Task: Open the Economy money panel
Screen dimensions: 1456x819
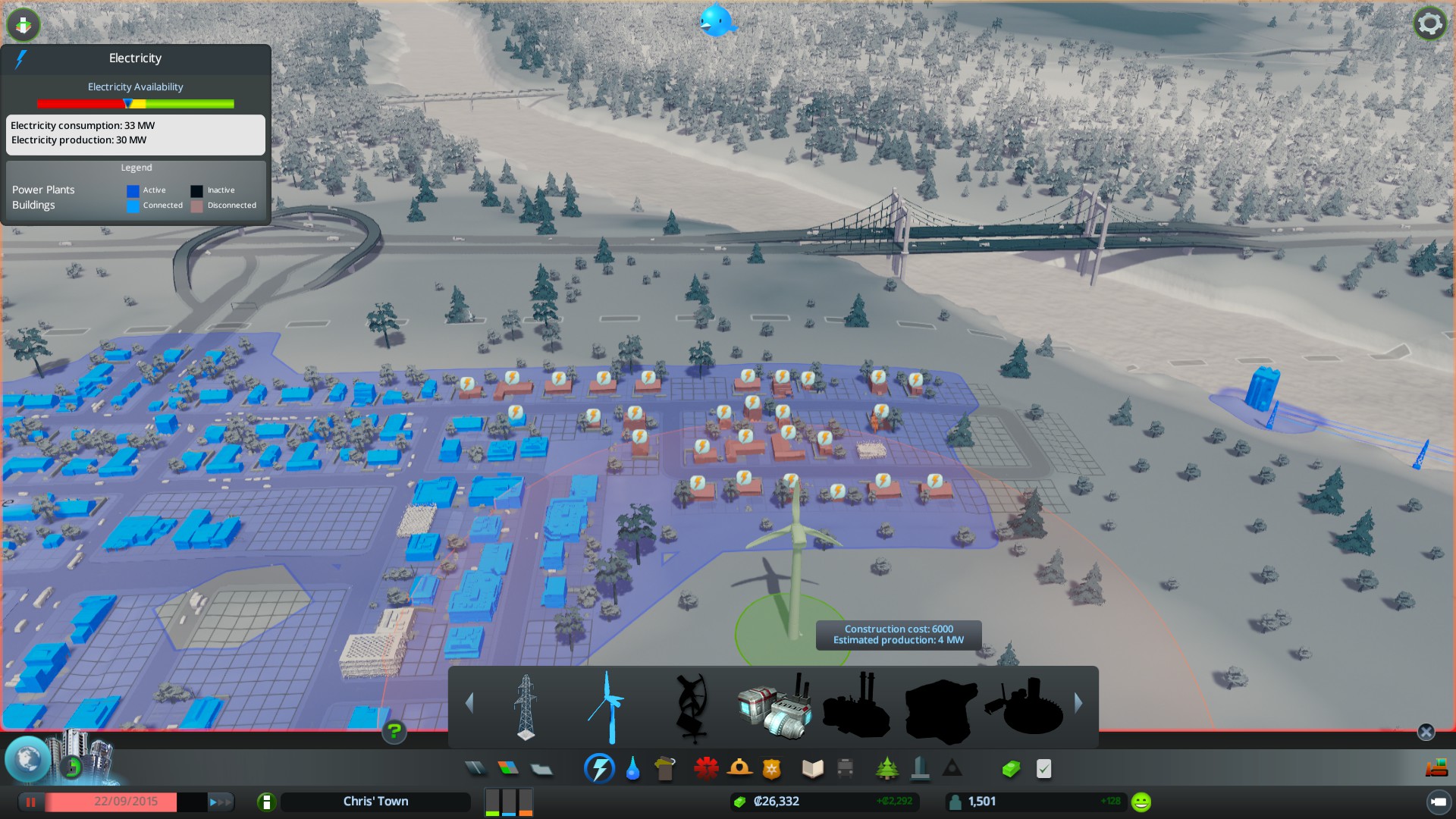Action: tap(1011, 769)
